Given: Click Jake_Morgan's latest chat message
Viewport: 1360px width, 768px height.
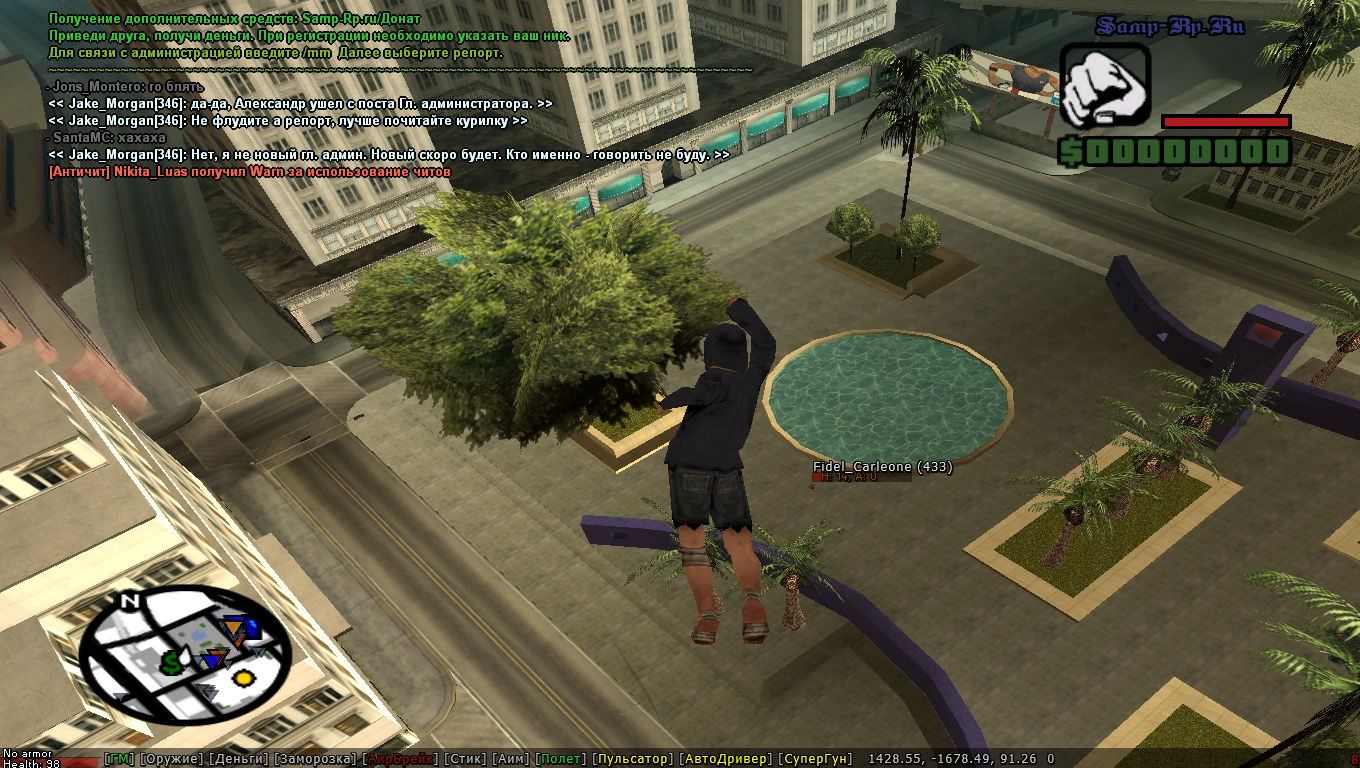Looking at the screenshot, I should (x=388, y=155).
